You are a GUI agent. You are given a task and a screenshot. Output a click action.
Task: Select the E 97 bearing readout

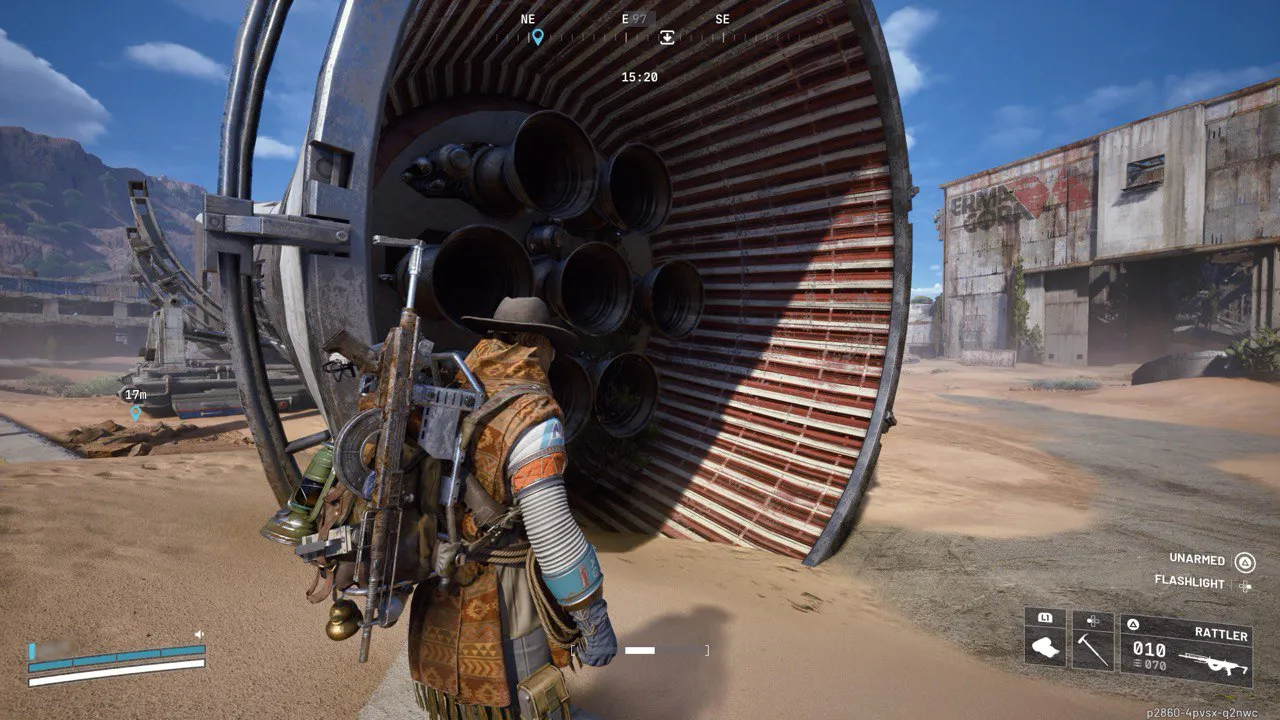coord(633,19)
